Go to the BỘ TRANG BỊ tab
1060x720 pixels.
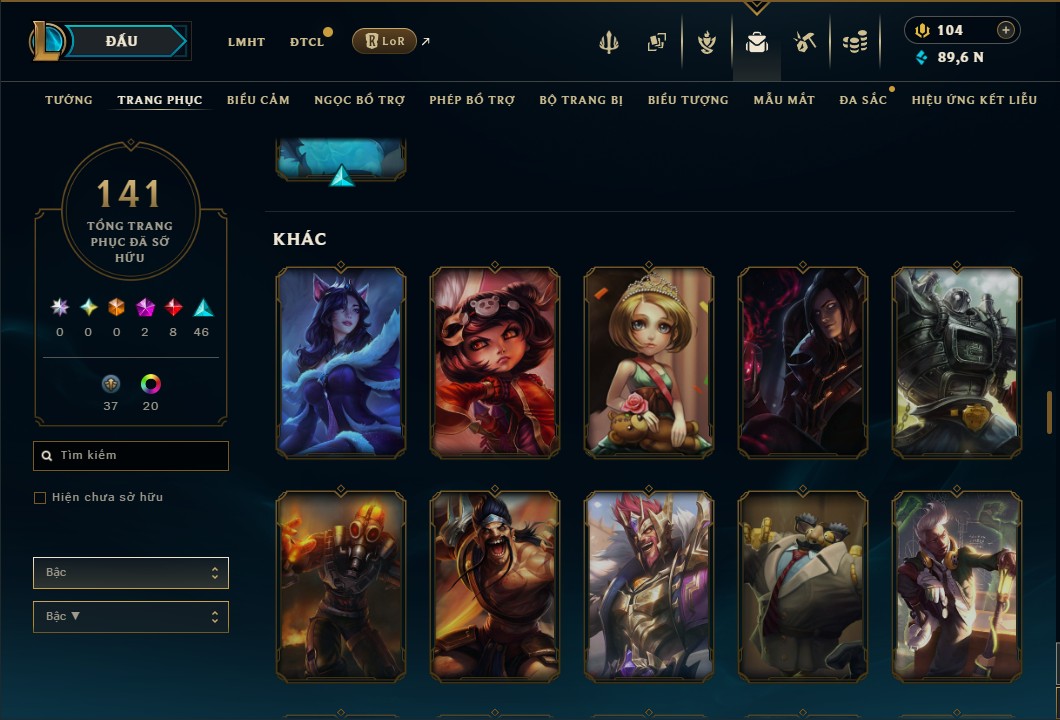[x=581, y=100]
